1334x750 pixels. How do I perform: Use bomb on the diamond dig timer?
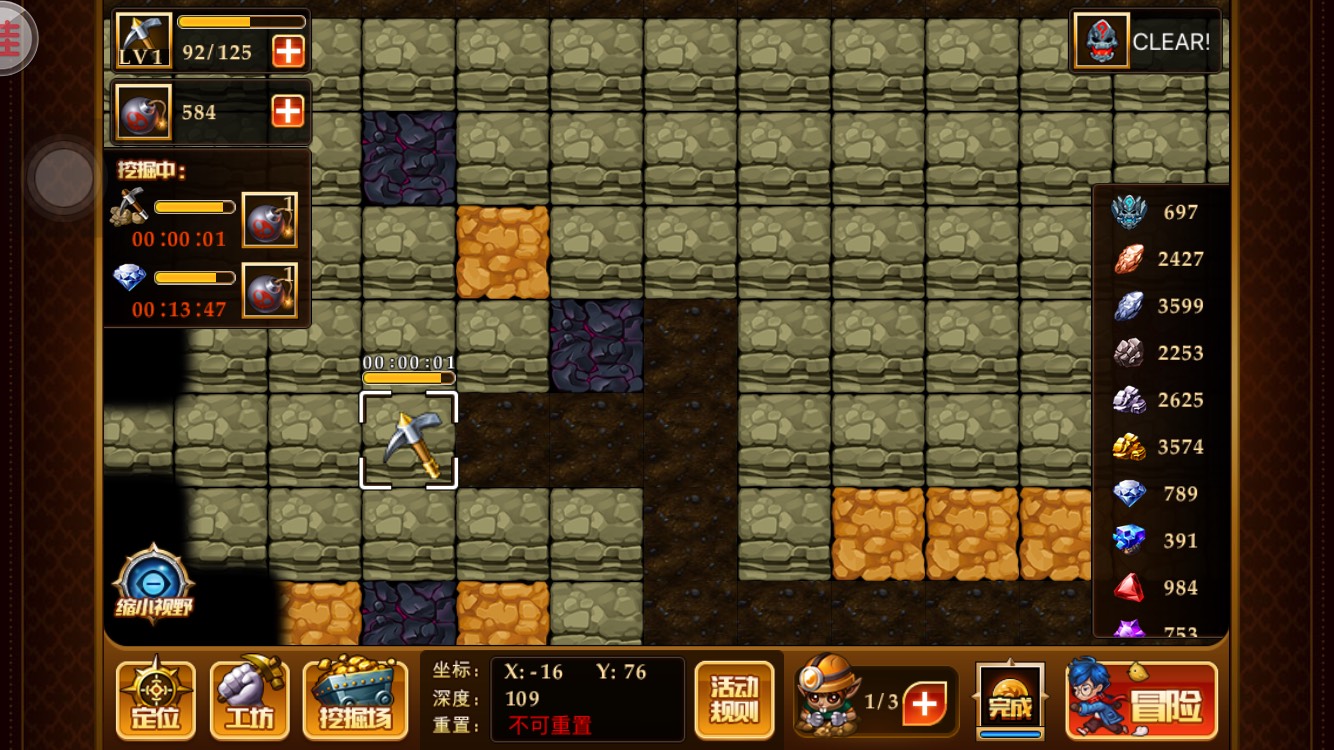tap(269, 290)
